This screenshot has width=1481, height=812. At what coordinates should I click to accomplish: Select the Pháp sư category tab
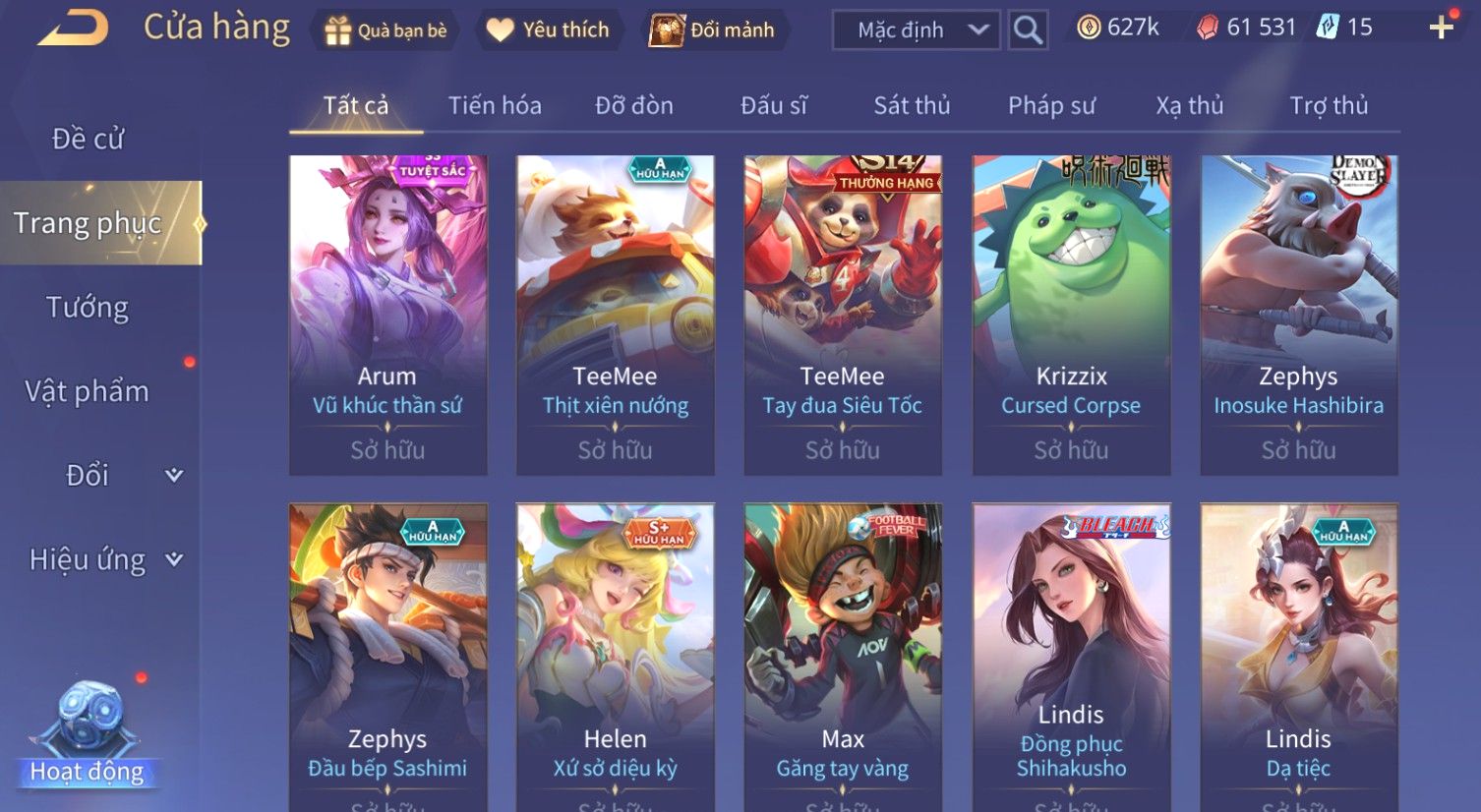1051,106
